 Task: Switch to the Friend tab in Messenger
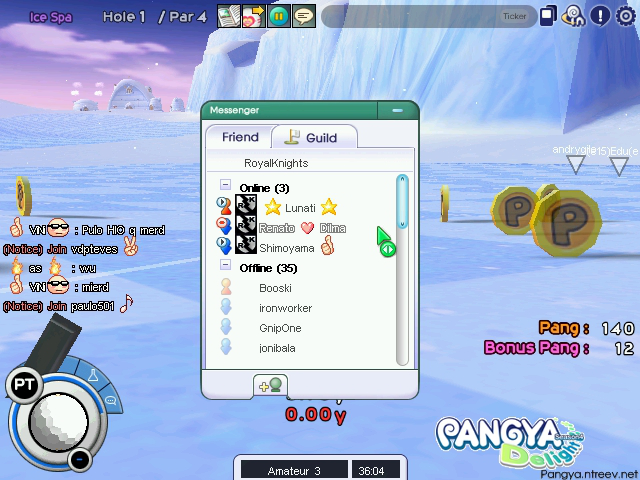[240, 137]
